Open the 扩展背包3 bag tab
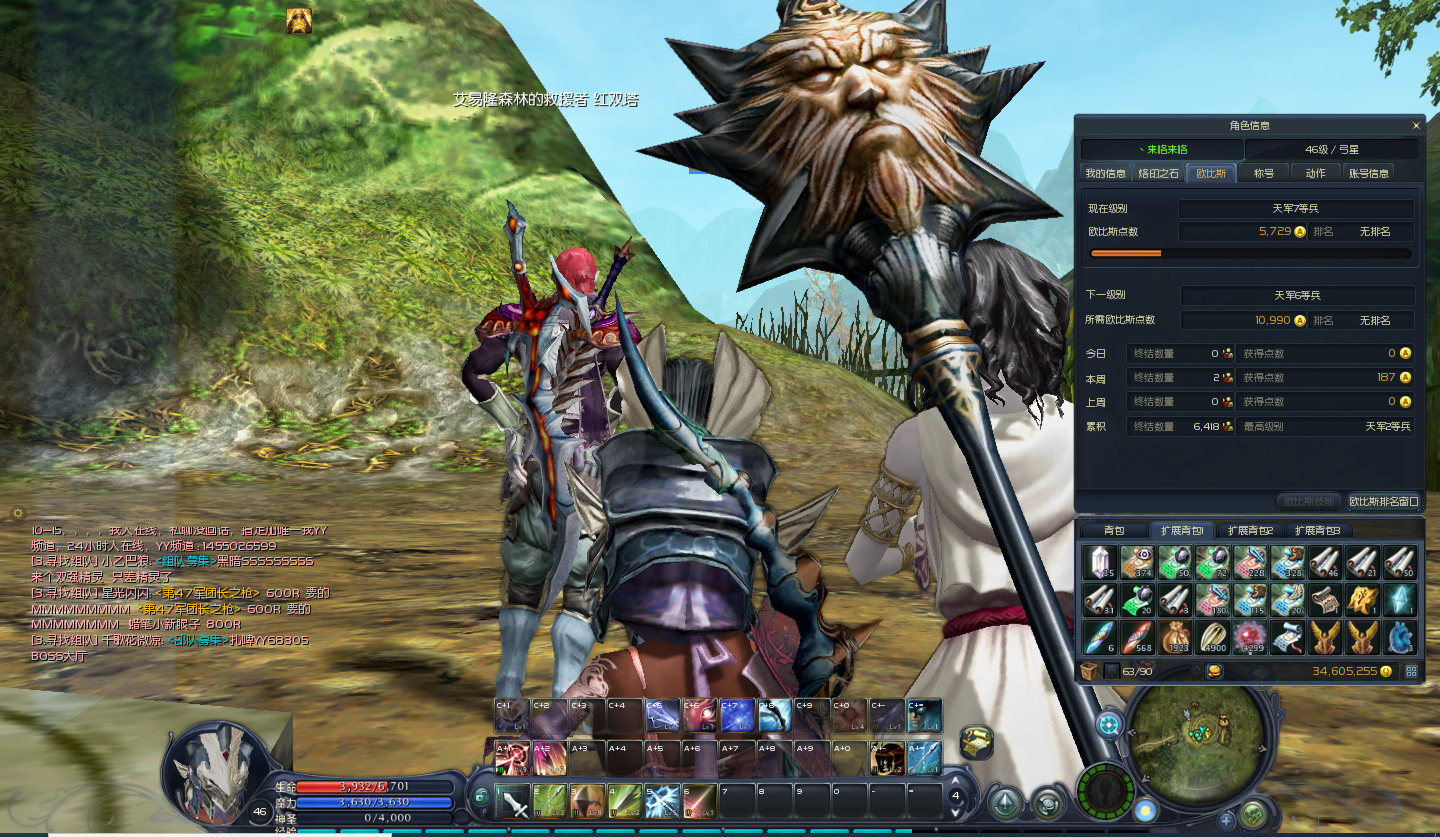 pos(1317,530)
